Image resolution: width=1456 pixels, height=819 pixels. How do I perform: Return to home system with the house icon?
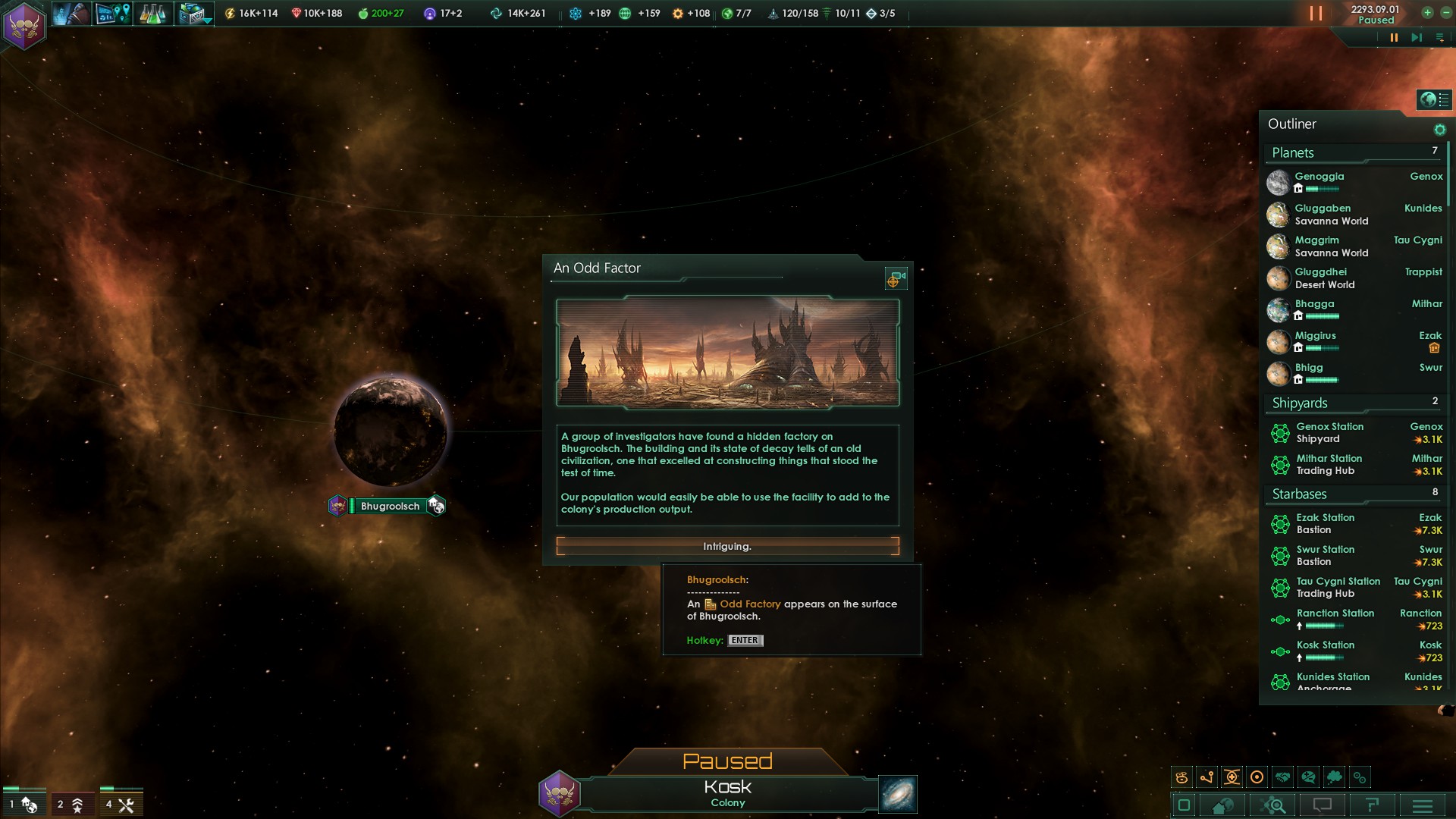[x=1221, y=805]
